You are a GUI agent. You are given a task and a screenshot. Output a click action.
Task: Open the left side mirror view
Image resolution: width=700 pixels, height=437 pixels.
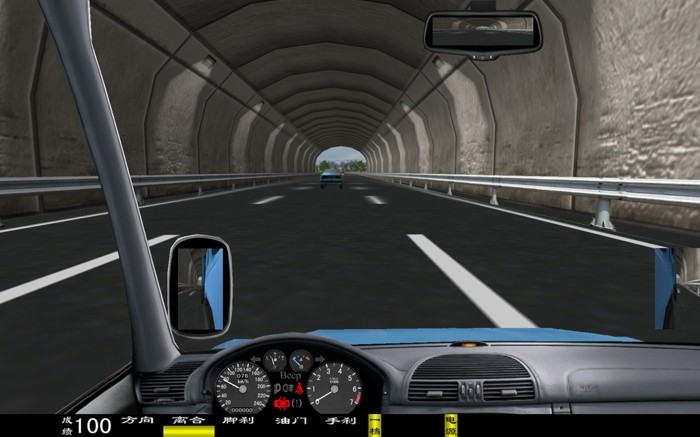click(198, 288)
